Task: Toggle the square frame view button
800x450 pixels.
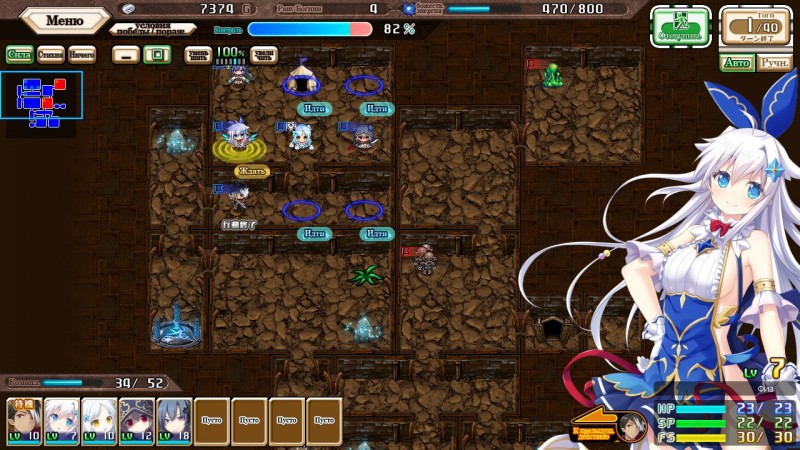Action: point(155,54)
